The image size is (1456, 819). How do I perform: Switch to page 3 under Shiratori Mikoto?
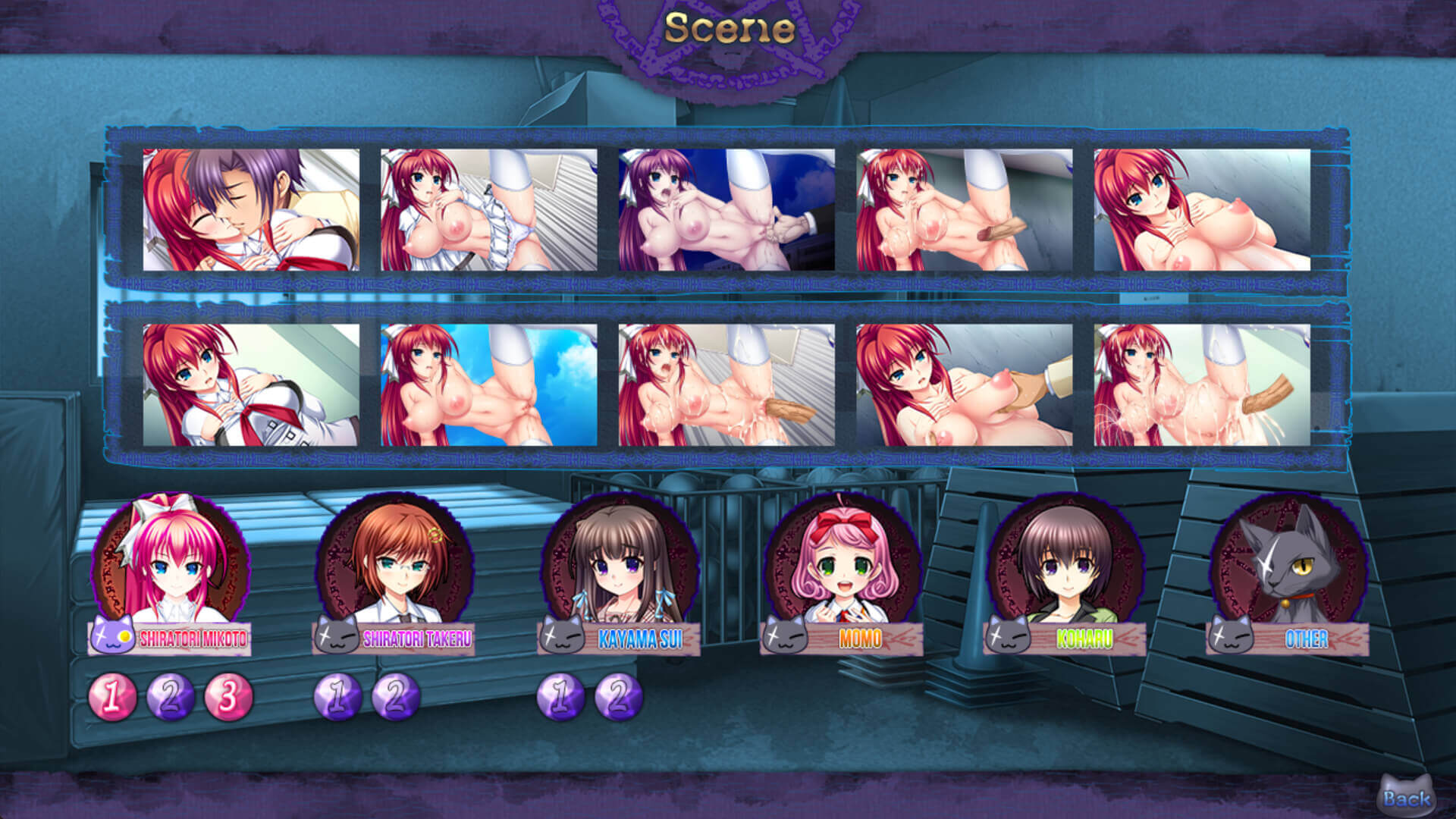[x=228, y=696]
